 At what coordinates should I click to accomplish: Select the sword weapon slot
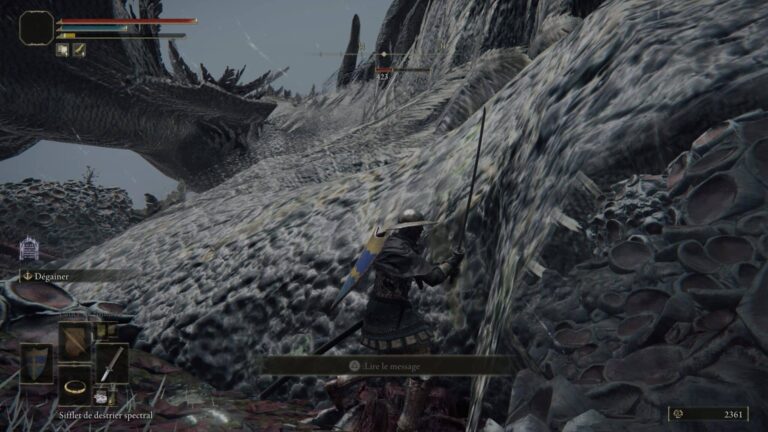pos(111,363)
